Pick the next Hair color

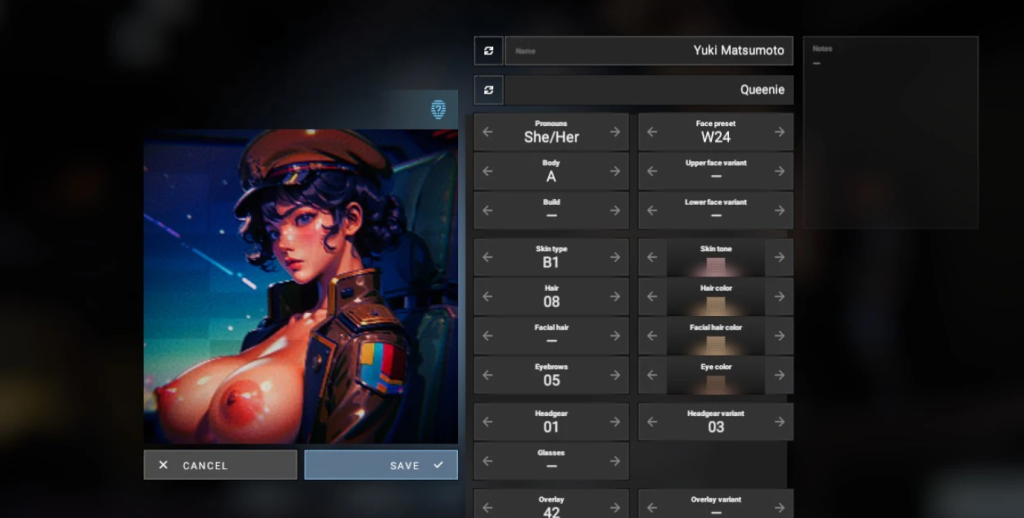point(779,296)
